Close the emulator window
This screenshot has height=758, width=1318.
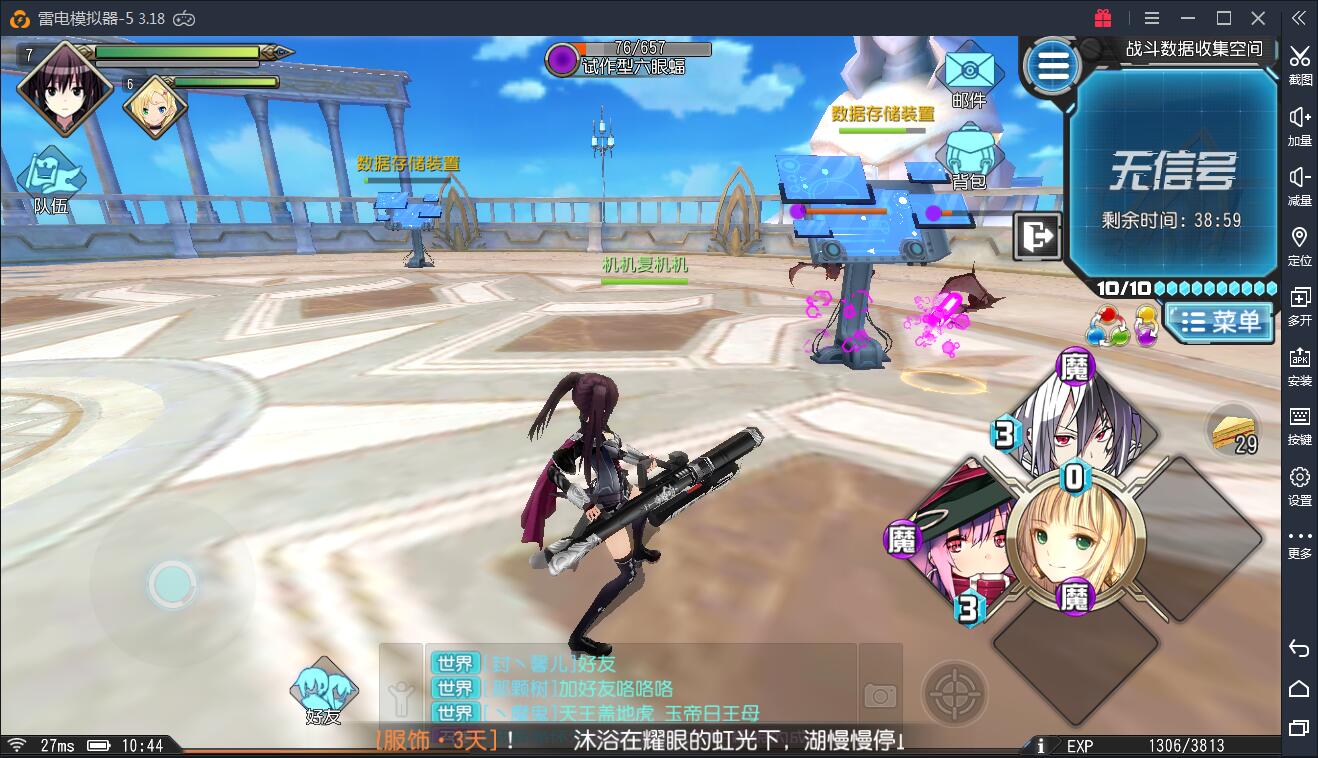(1260, 18)
